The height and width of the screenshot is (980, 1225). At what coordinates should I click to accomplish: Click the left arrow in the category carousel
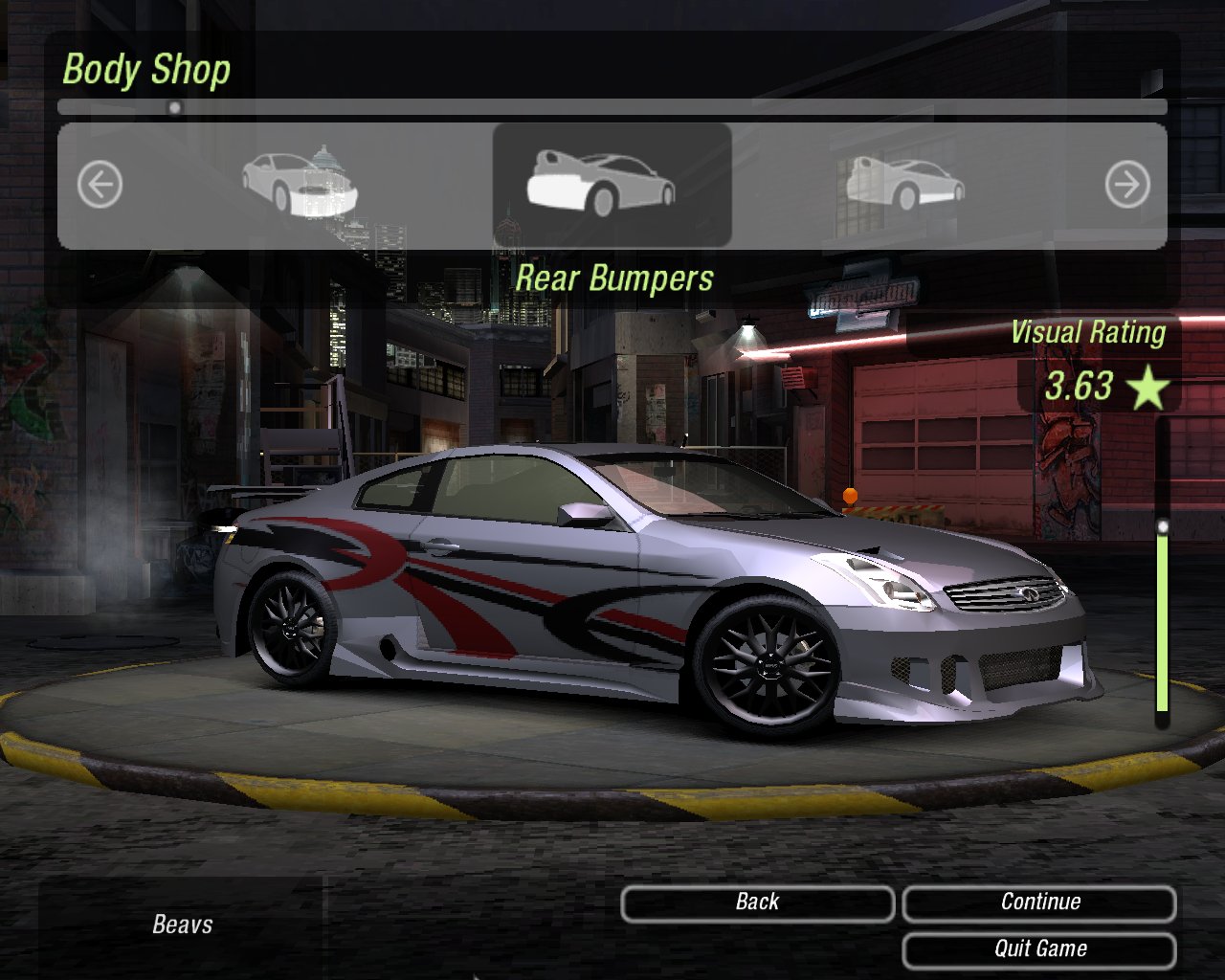[100, 185]
